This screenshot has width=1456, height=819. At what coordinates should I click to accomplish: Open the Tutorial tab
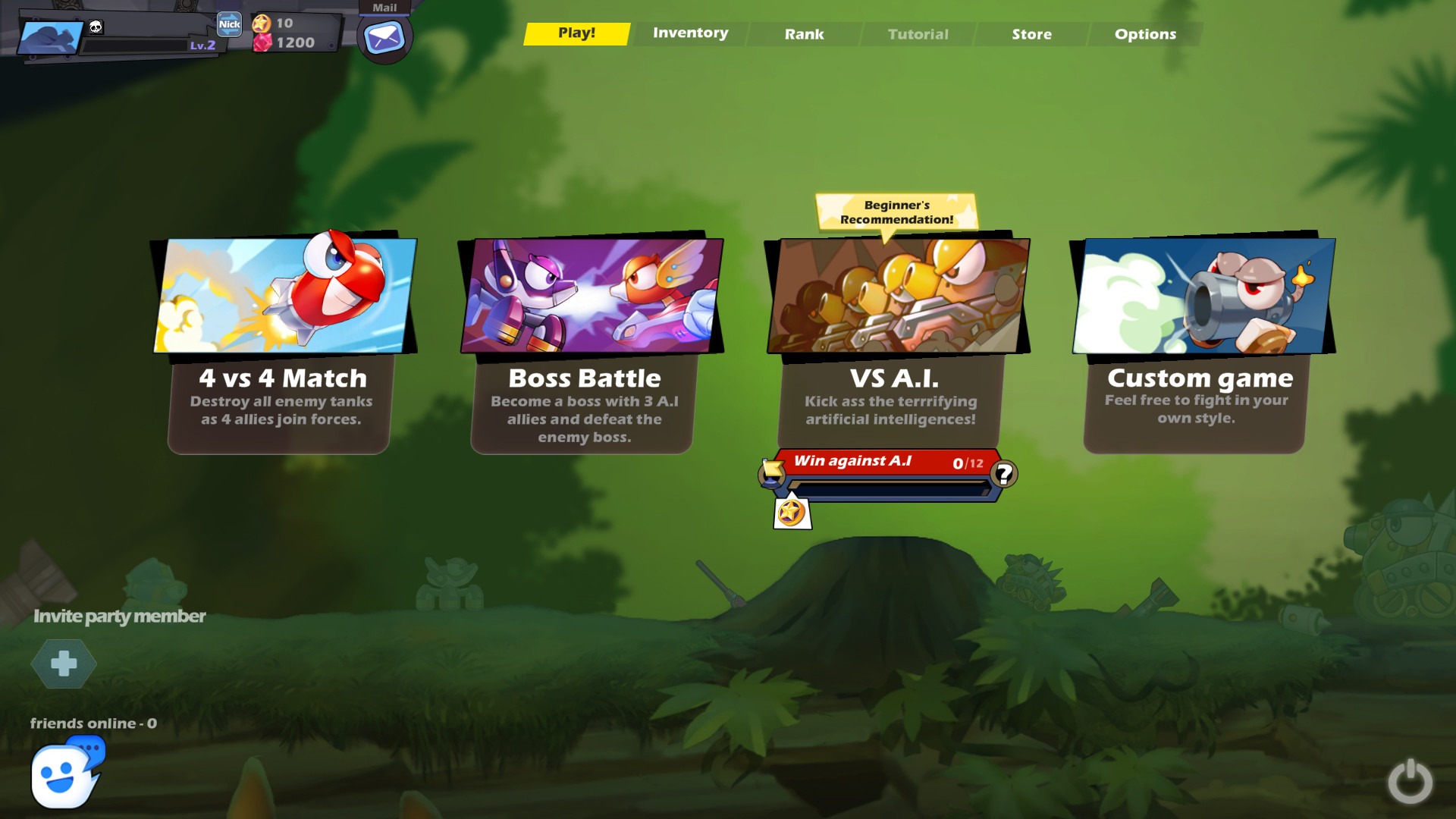click(x=918, y=34)
